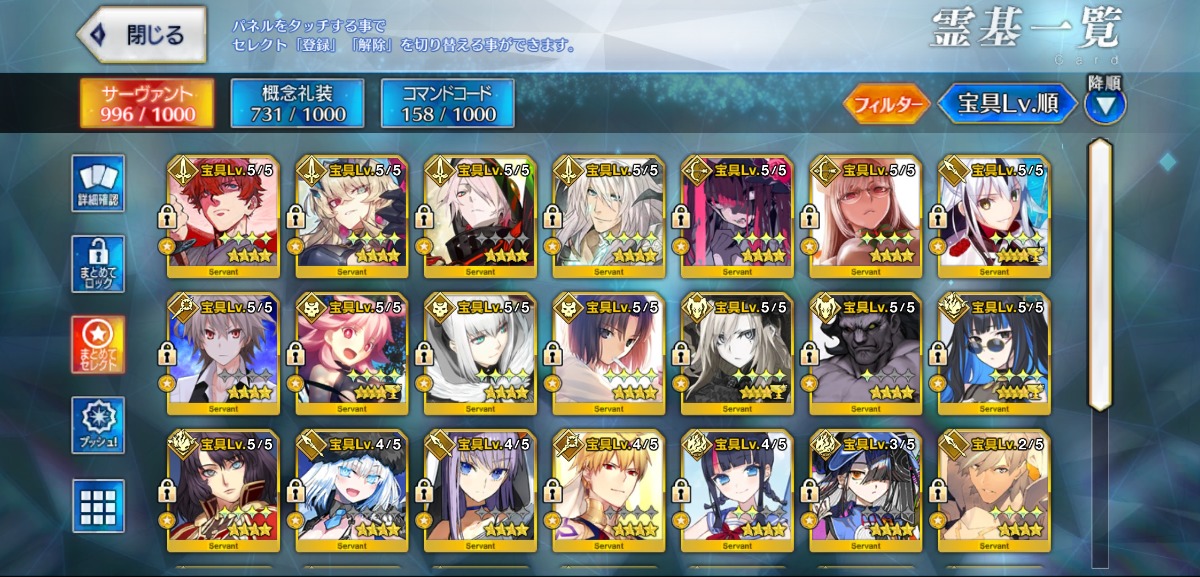Open the 概念礼装 tab

tap(297, 103)
